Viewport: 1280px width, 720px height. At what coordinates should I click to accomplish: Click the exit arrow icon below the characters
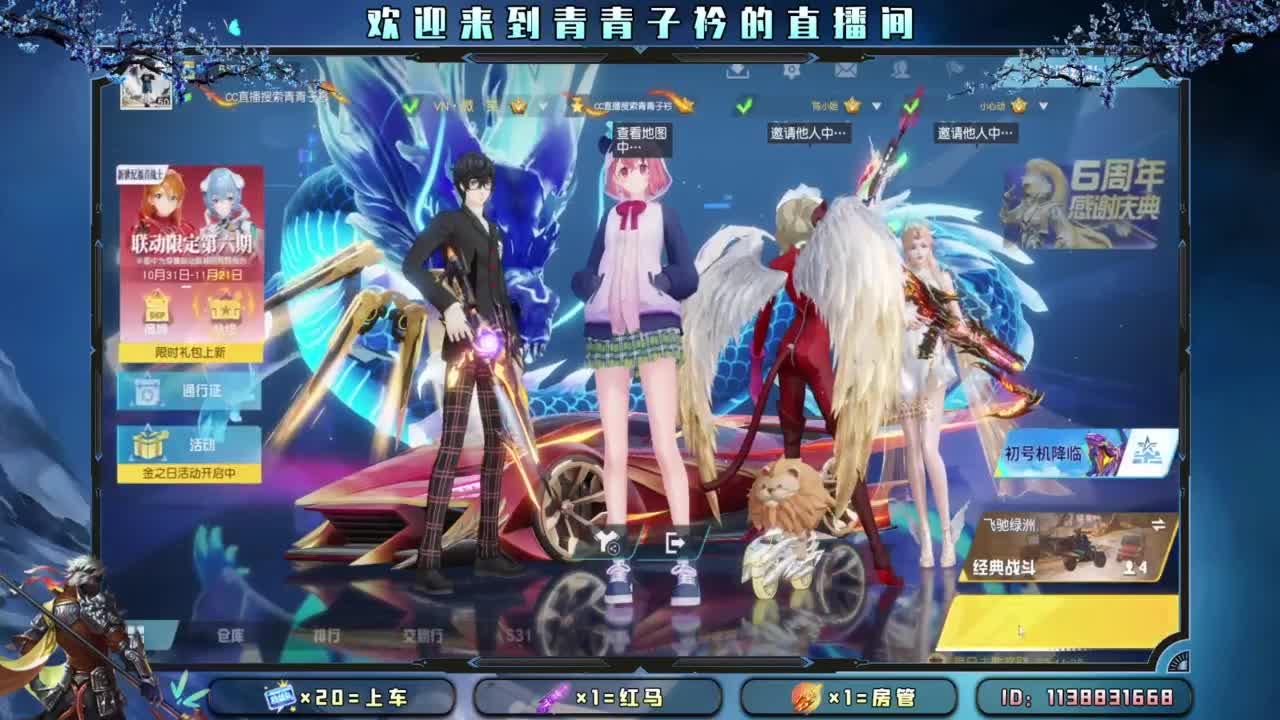[674, 544]
